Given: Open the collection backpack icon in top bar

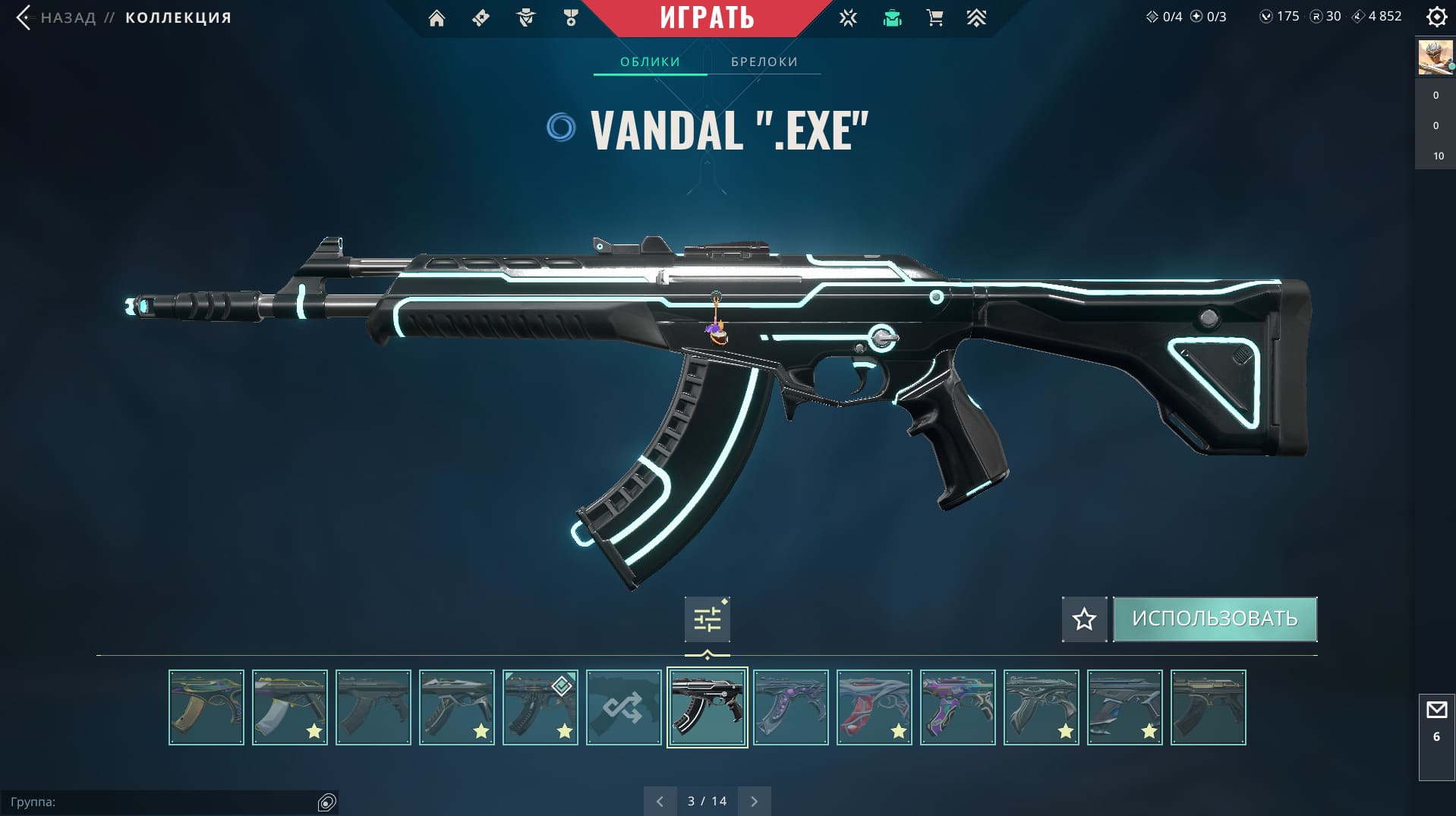Looking at the screenshot, I should (892, 18).
